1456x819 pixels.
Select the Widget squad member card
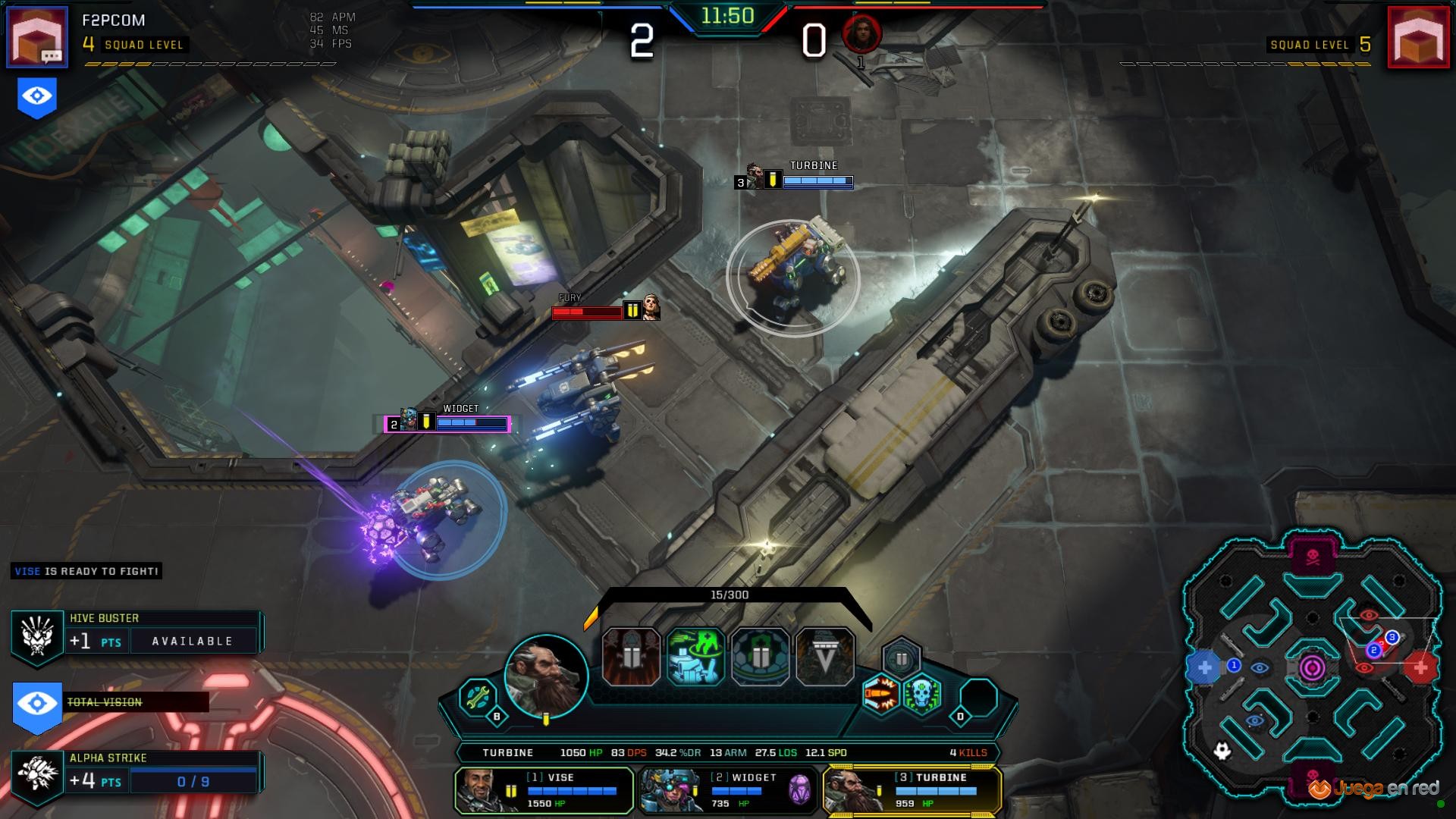(728, 790)
